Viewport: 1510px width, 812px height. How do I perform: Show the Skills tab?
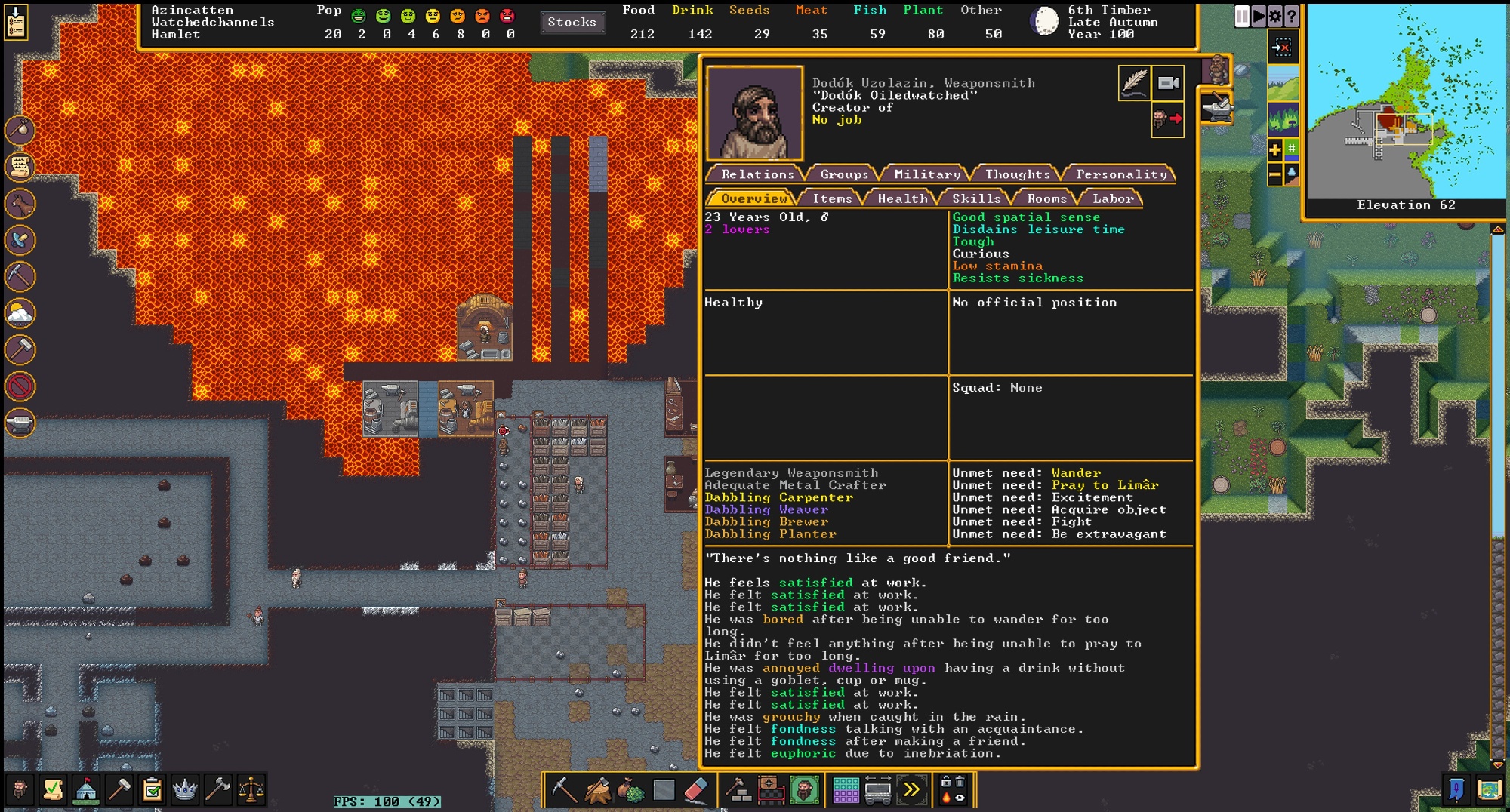pyautogui.click(x=975, y=198)
